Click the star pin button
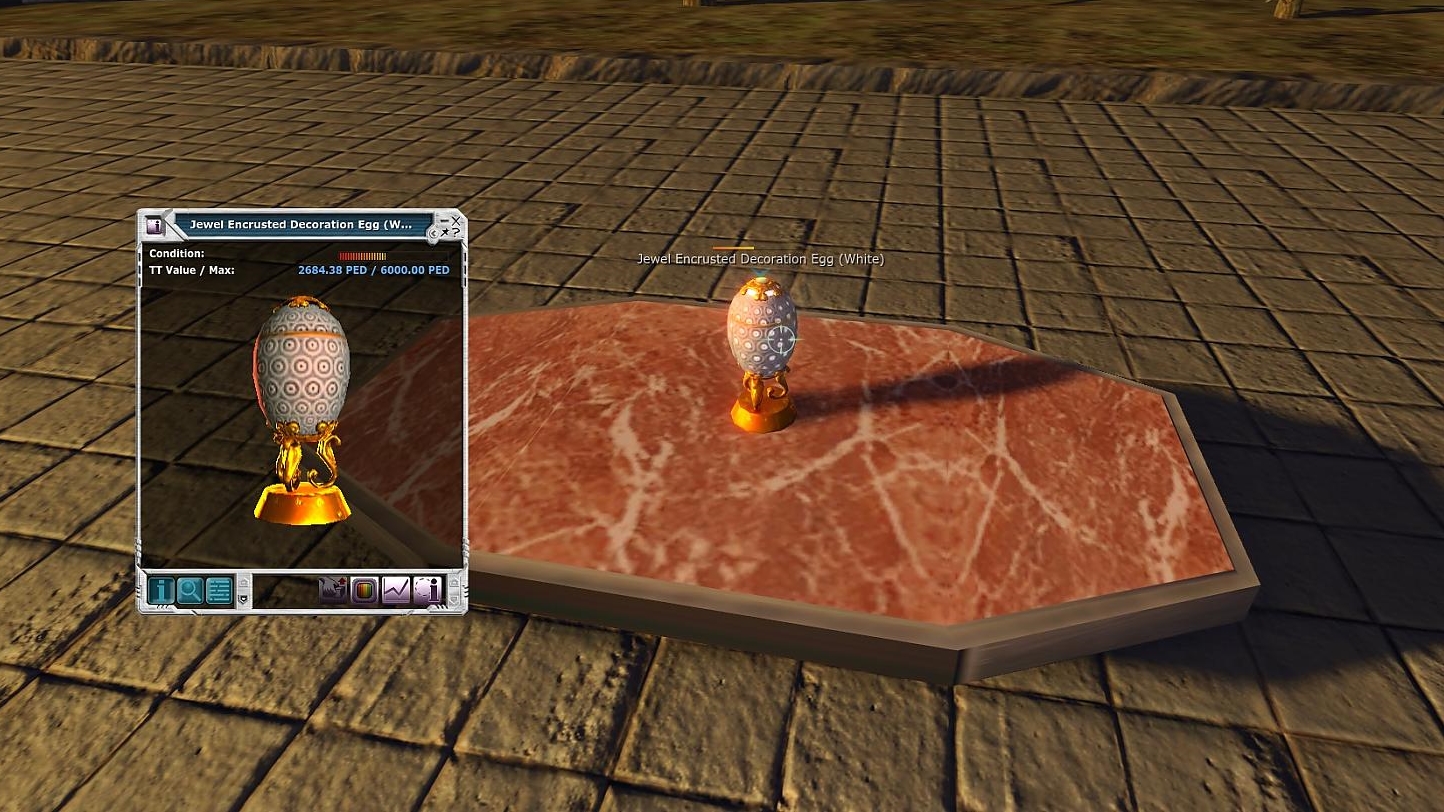This screenshot has height=812, width=1444. click(x=445, y=232)
